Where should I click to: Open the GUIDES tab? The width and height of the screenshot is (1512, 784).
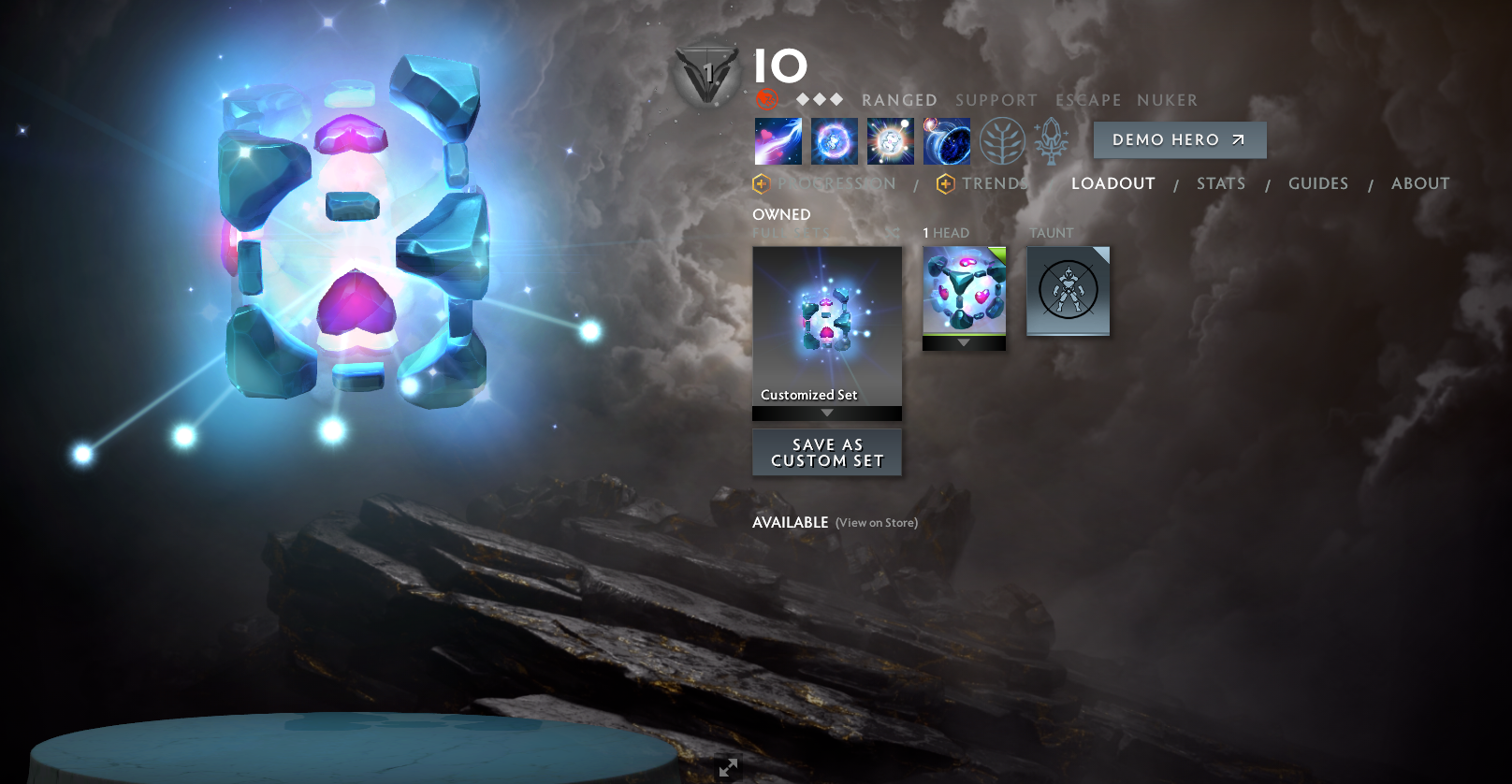(1317, 183)
